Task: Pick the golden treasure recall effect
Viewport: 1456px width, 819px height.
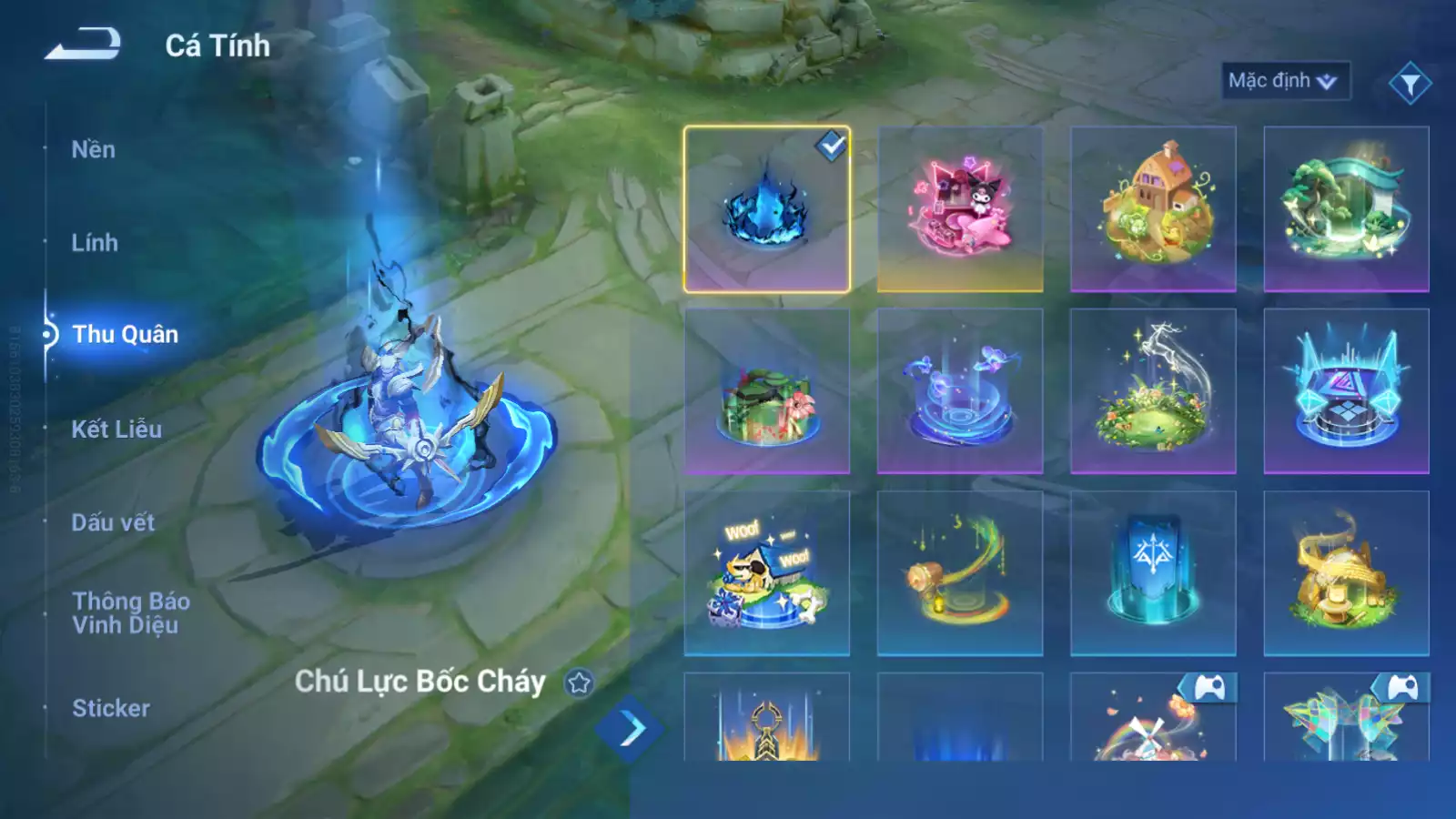Action: coord(1346,573)
